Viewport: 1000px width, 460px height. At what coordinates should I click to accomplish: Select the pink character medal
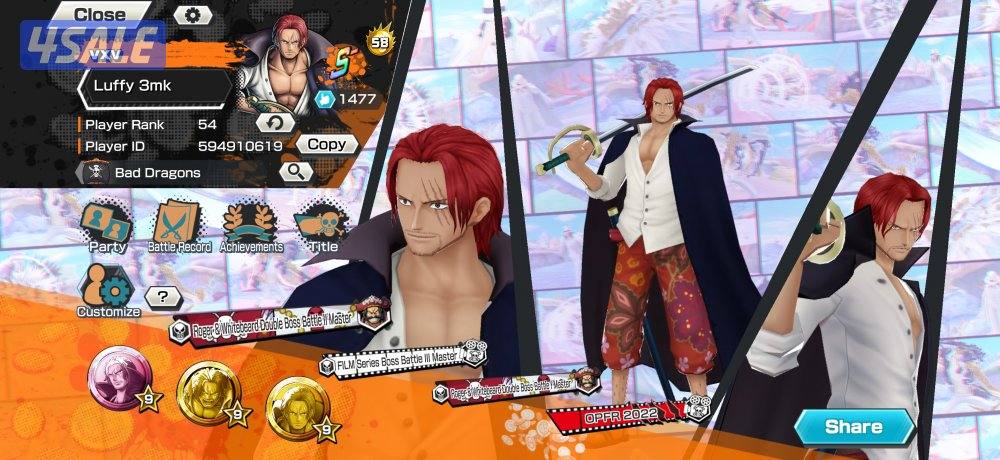pos(115,377)
